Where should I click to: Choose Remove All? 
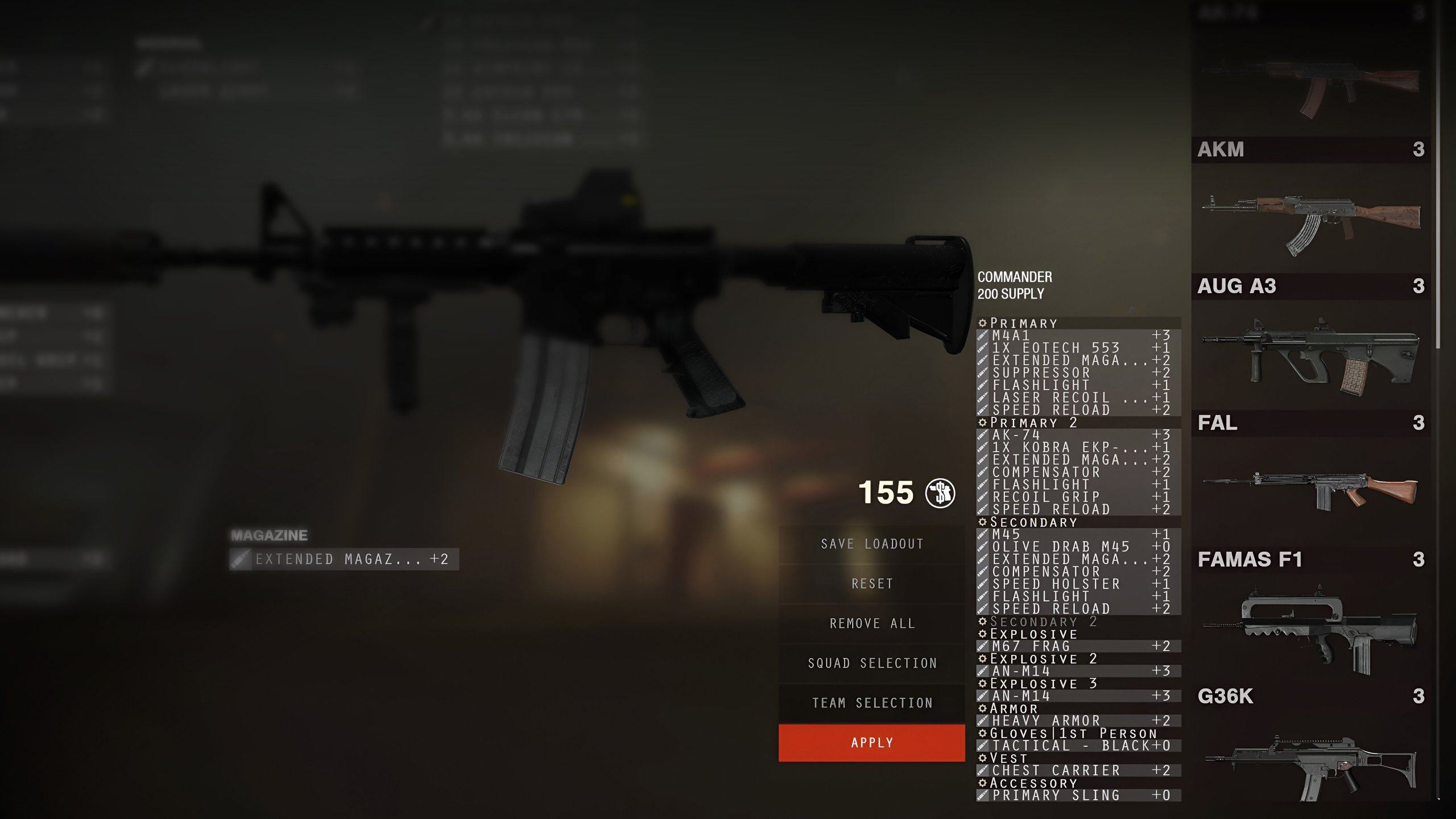(871, 623)
